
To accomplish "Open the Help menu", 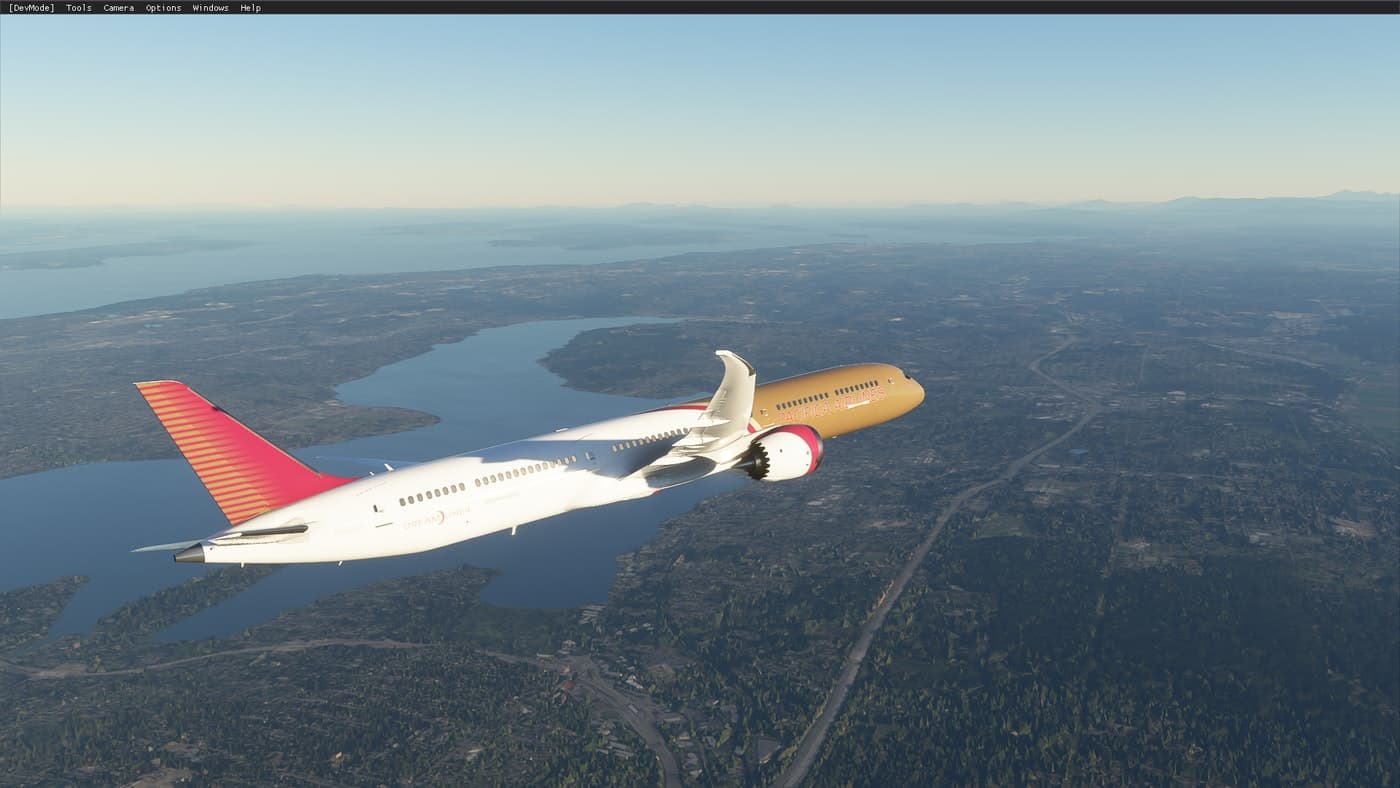I will click(x=250, y=8).
